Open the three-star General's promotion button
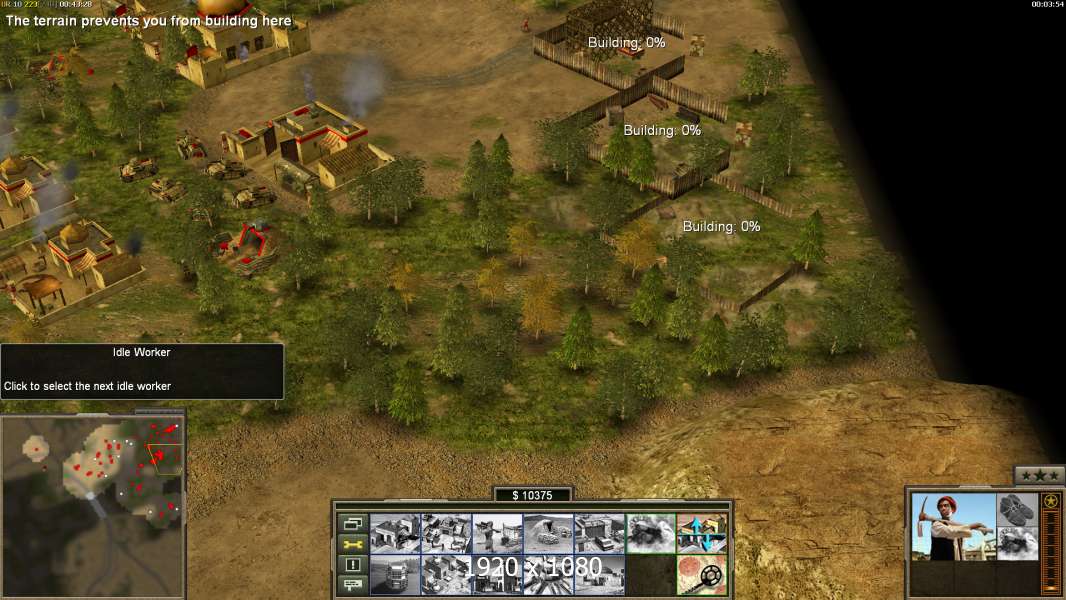This screenshot has height=600, width=1066. [x=1039, y=475]
